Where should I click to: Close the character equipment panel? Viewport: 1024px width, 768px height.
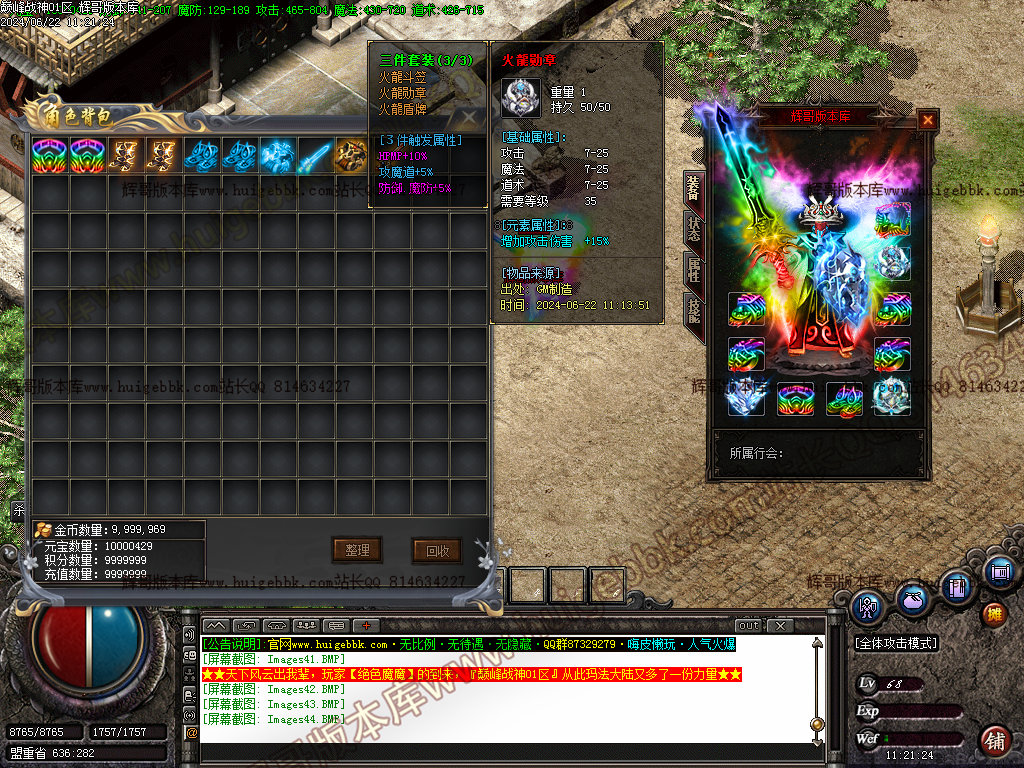[928, 121]
